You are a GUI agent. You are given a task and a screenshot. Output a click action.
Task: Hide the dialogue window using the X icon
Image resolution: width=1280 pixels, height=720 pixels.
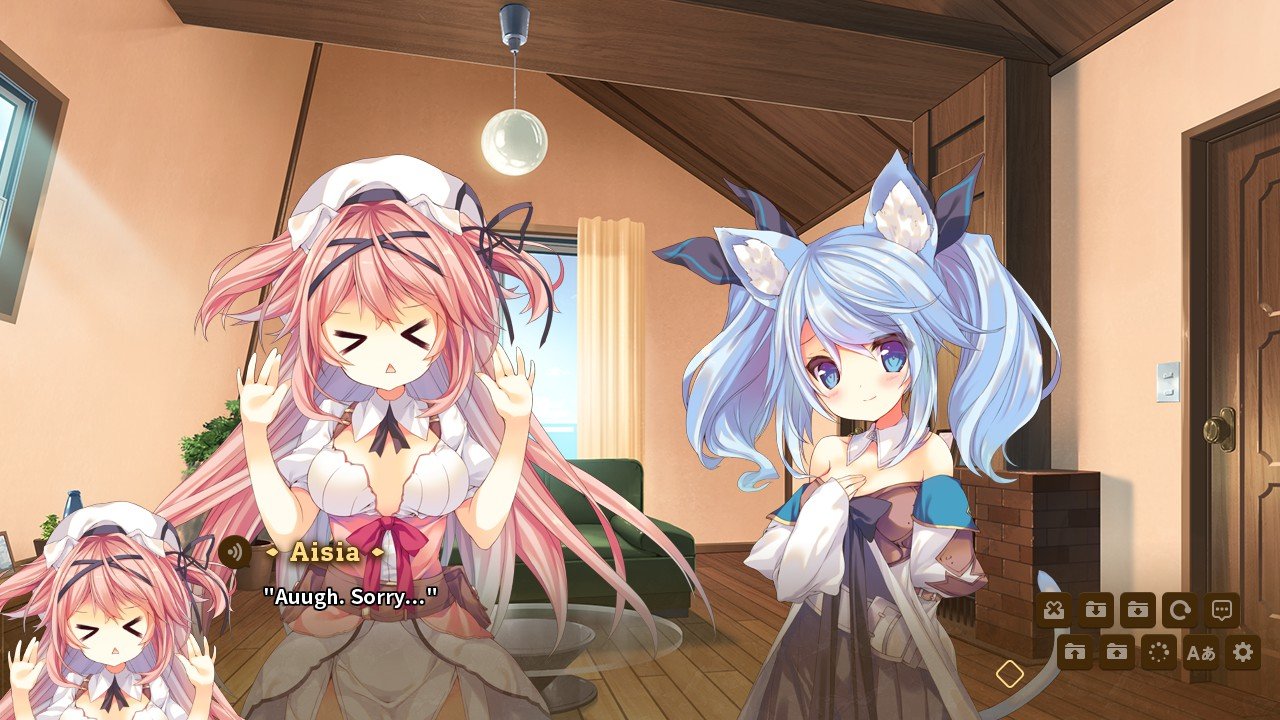point(1055,609)
